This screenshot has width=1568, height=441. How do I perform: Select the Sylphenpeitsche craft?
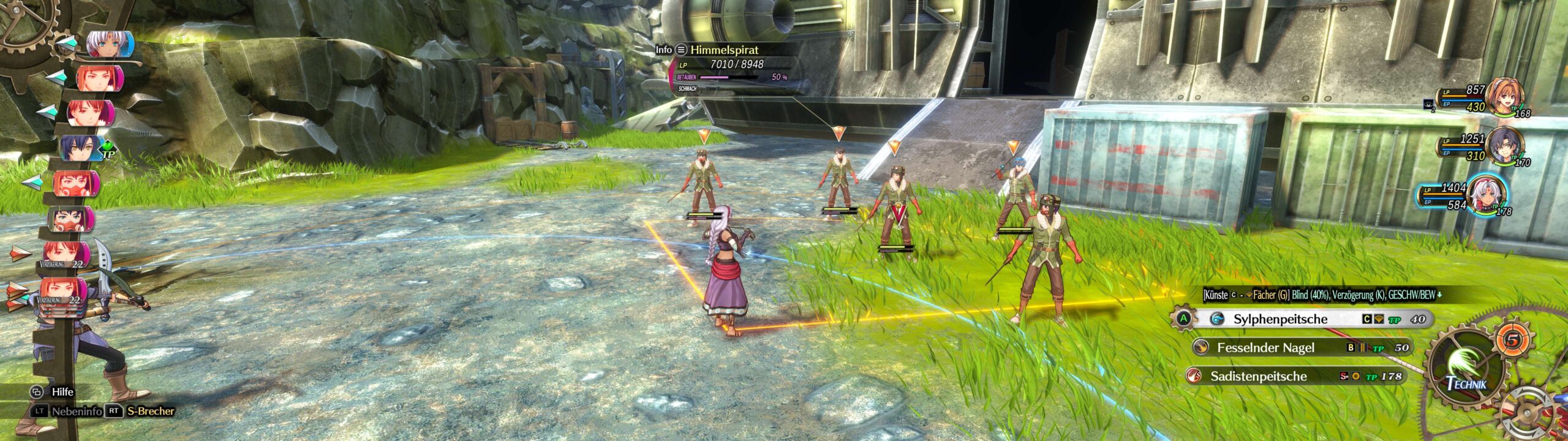click(1280, 319)
